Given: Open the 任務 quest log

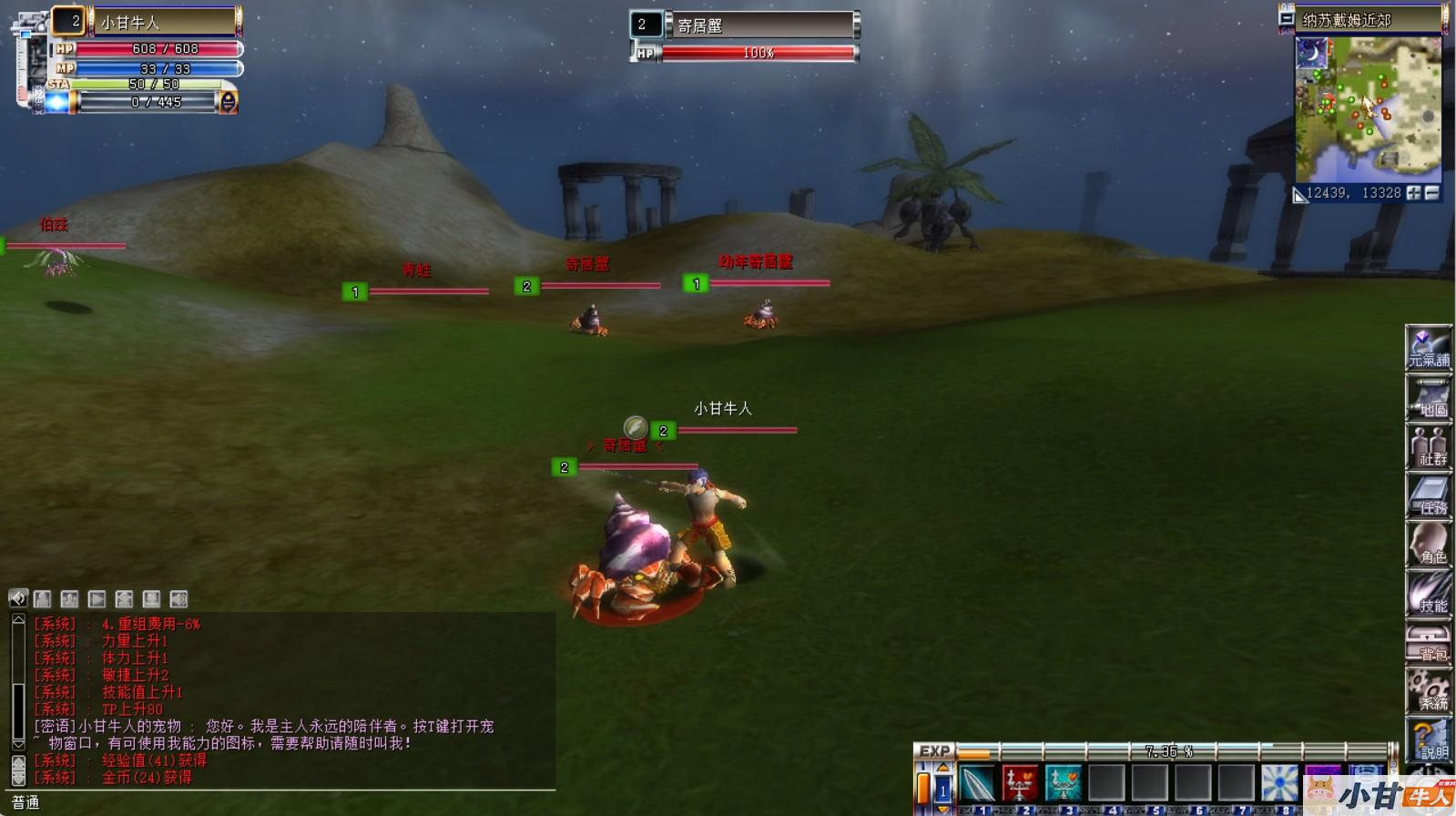Looking at the screenshot, I should pos(1428,496).
